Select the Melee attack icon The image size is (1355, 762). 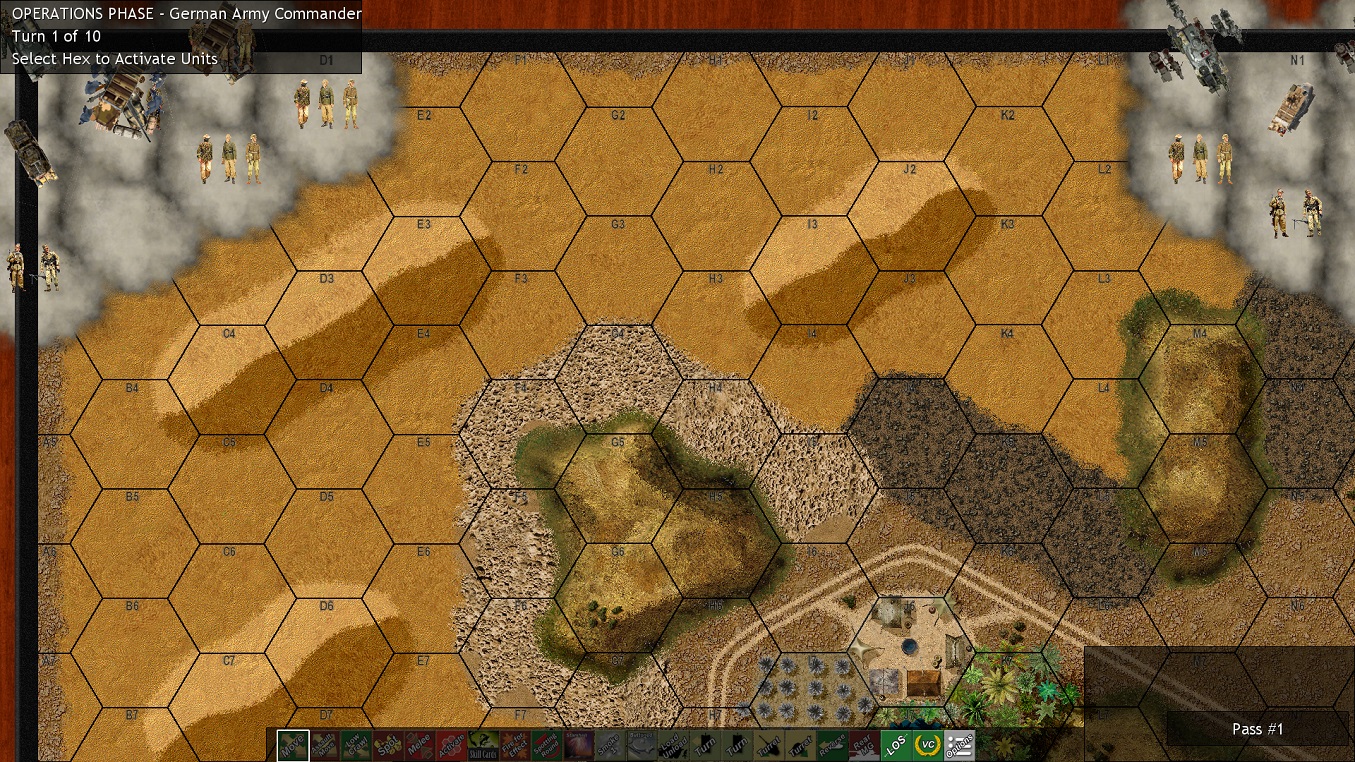click(419, 746)
